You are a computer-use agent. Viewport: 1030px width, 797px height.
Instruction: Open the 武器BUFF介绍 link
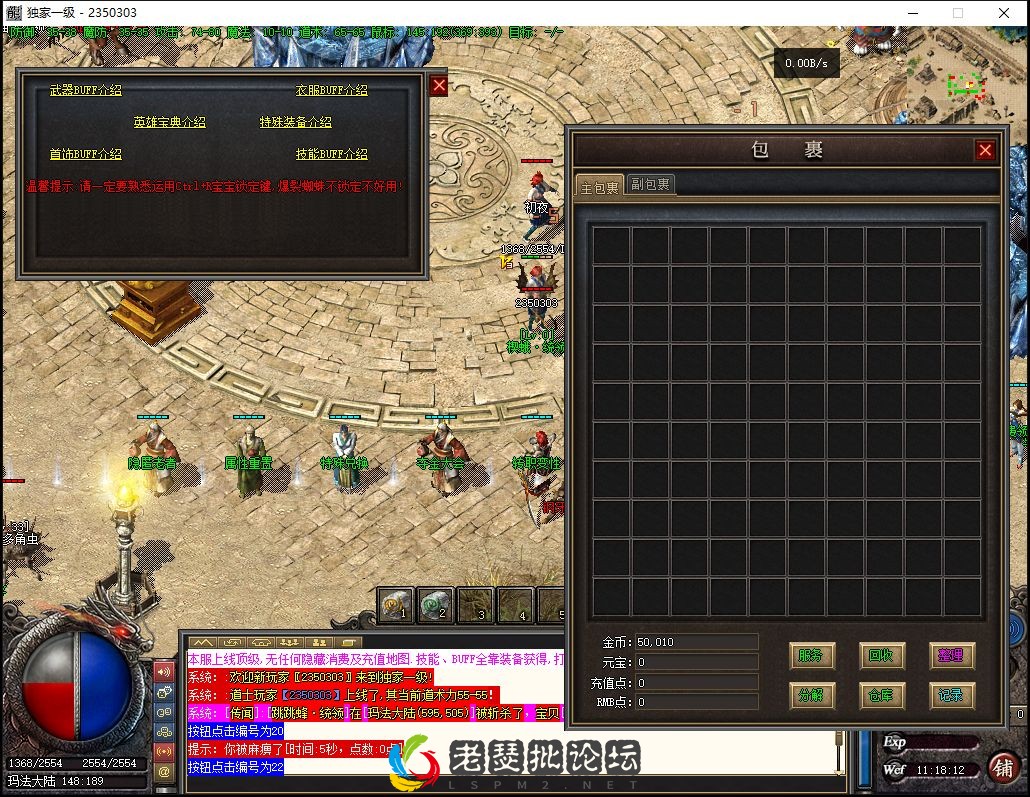pyautogui.click(x=86, y=90)
